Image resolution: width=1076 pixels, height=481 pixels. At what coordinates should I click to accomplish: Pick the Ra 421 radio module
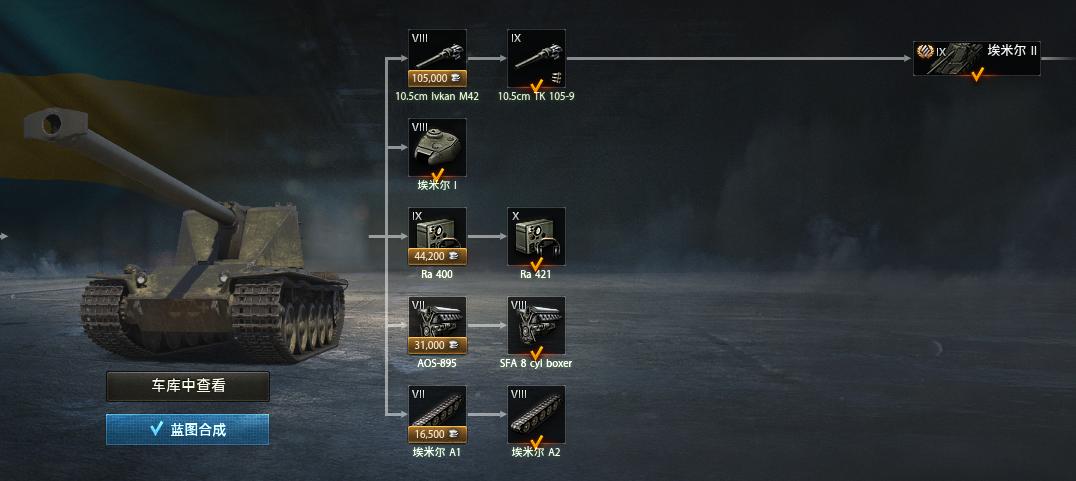point(536,236)
